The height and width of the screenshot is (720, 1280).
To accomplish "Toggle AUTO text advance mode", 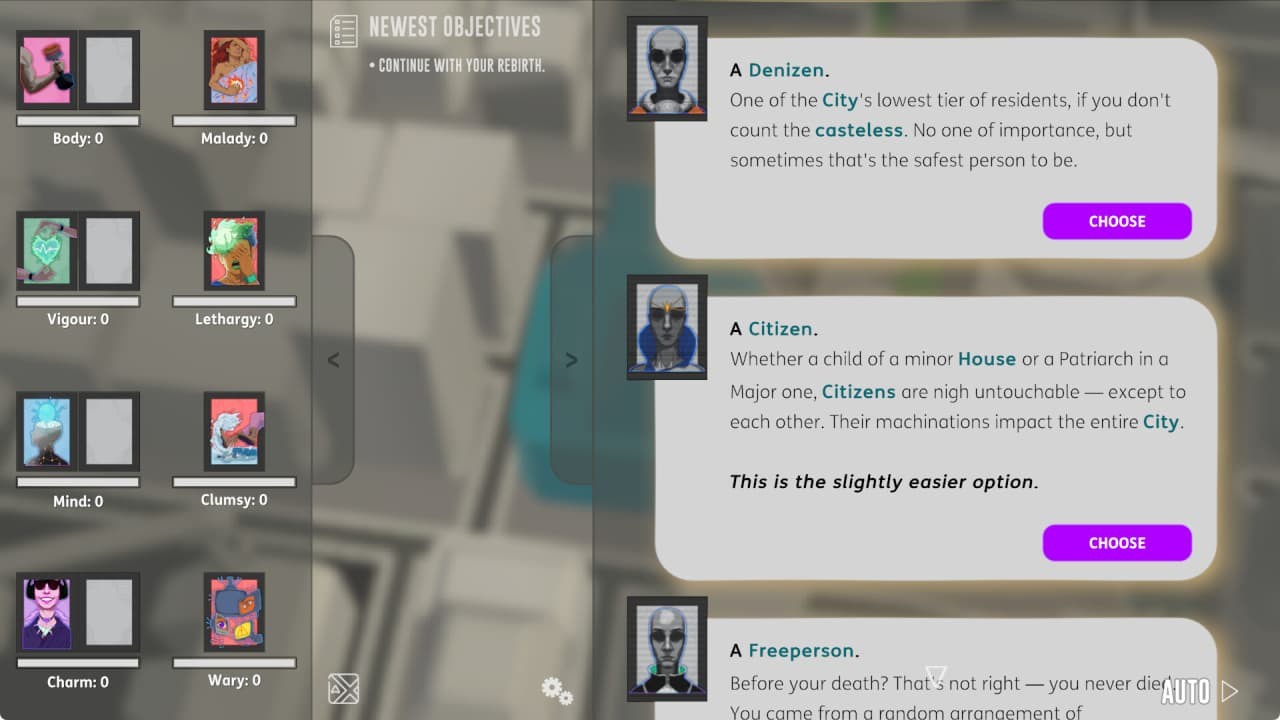I will point(1186,691).
